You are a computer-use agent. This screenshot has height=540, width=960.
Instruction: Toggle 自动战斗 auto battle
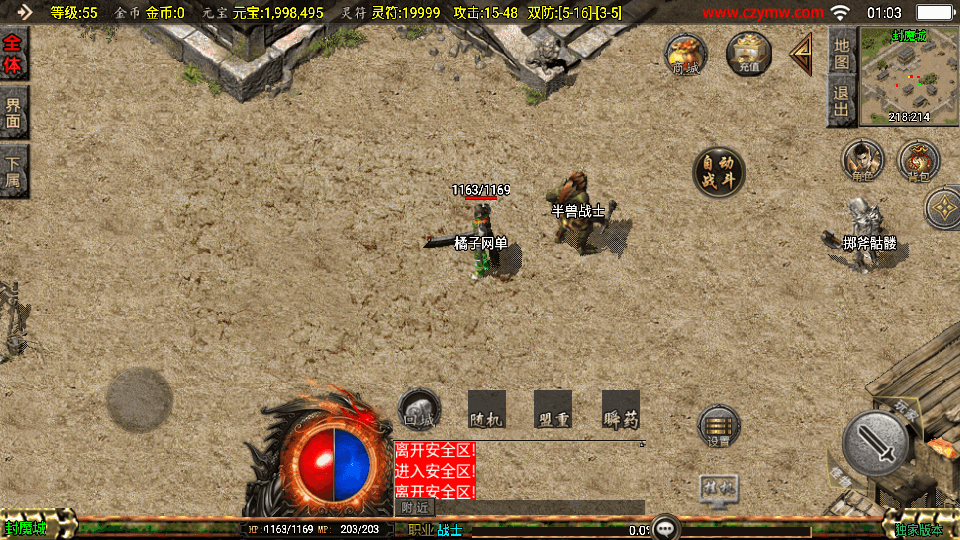tap(719, 173)
